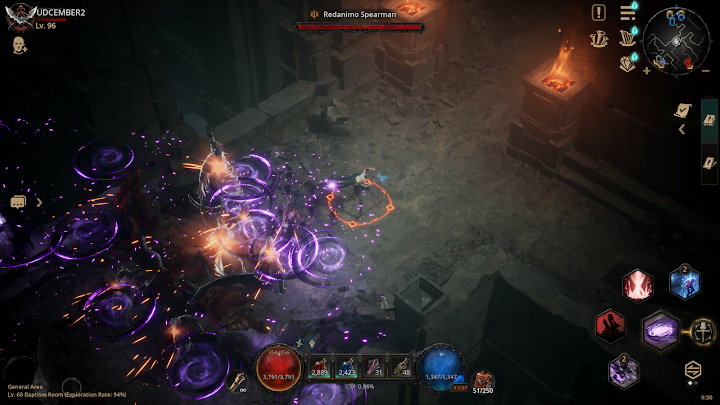The width and height of the screenshot is (720, 405).
Task: Open the chat speech bubble icon
Action: click(18, 202)
